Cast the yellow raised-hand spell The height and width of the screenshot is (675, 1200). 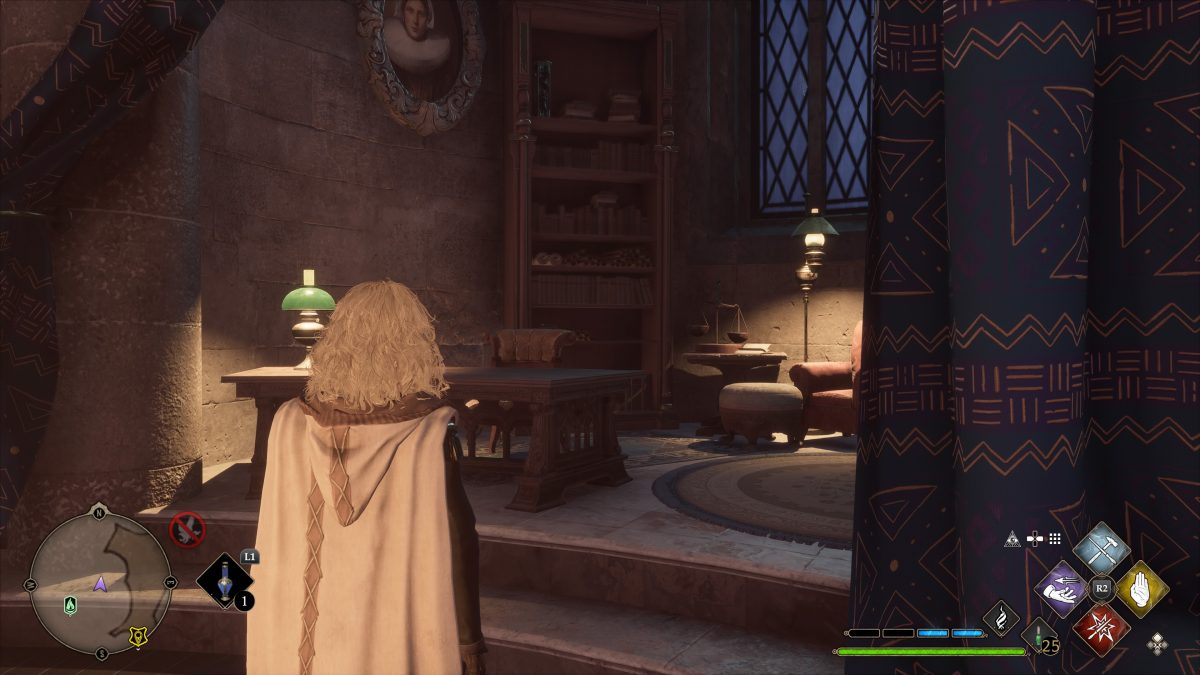click(1142, 589)
